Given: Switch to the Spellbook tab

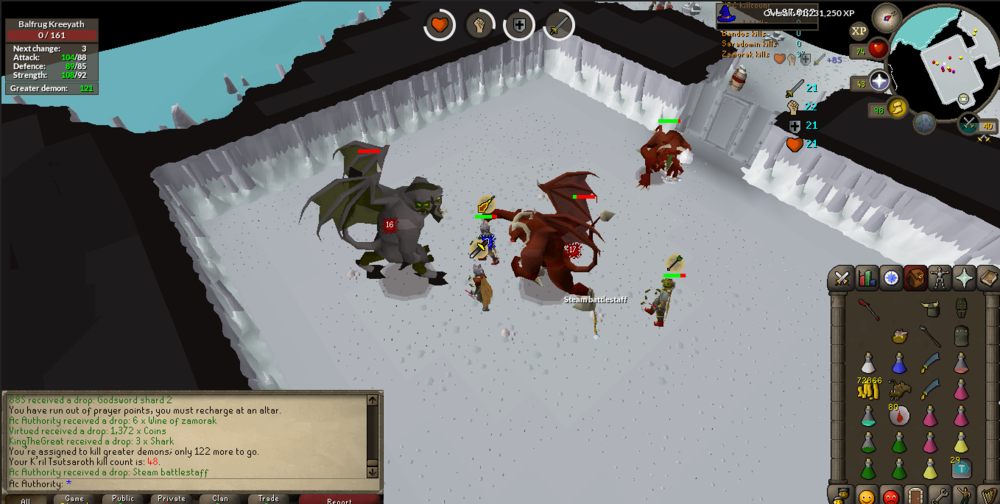Looking at the screenshot, I should pos(987,278).
